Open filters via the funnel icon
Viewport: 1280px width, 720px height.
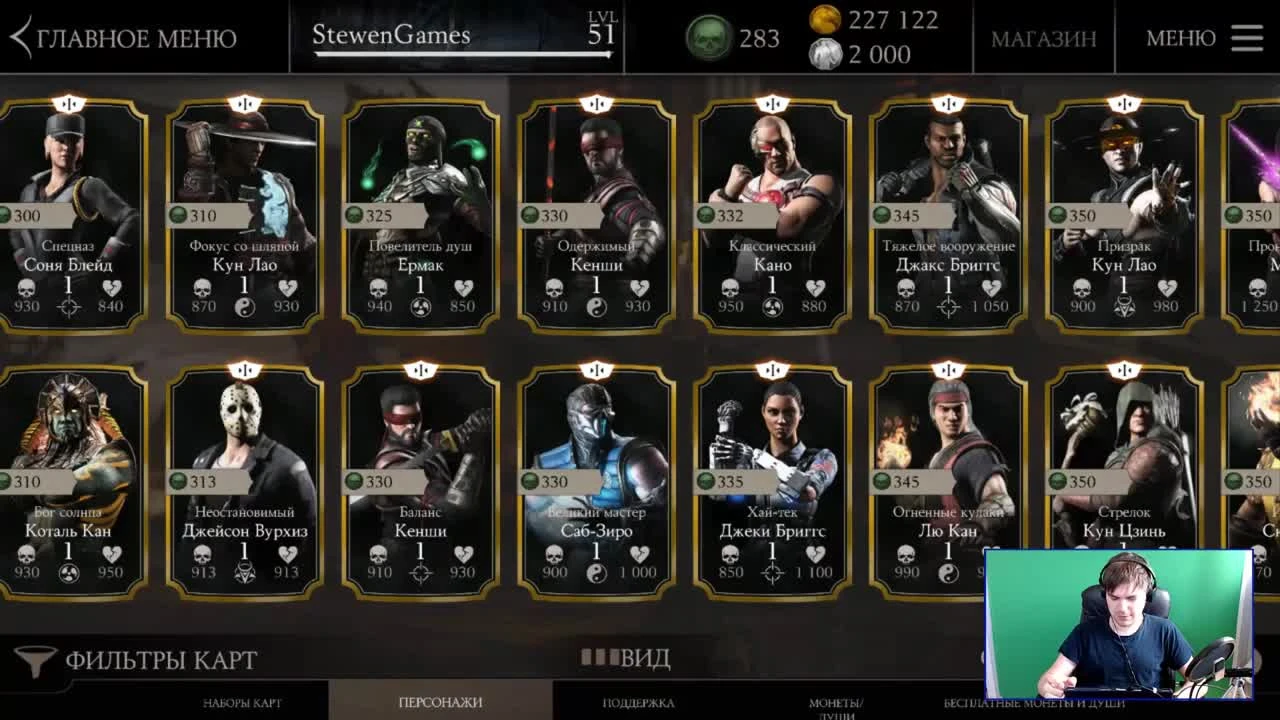(33, 658)
